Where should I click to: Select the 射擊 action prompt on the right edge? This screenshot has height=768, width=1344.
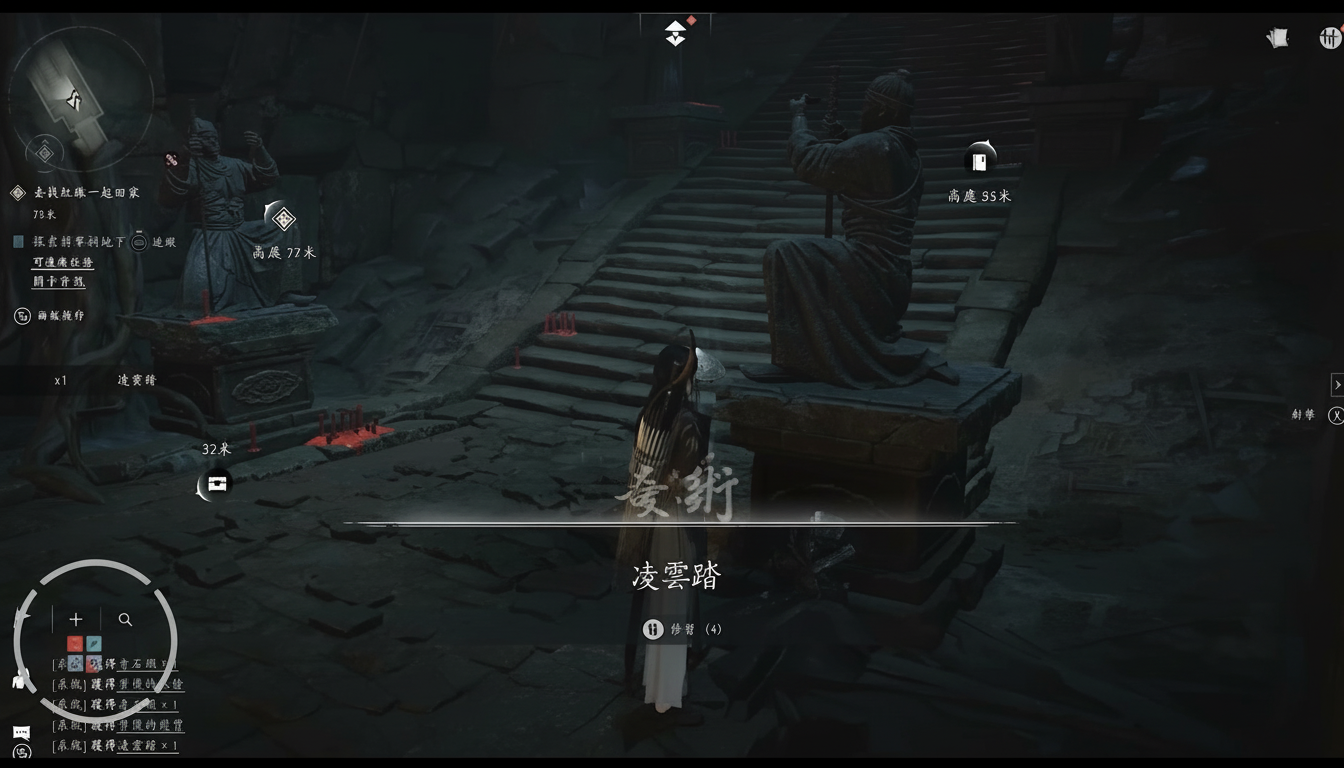(x=1304, y=414)
